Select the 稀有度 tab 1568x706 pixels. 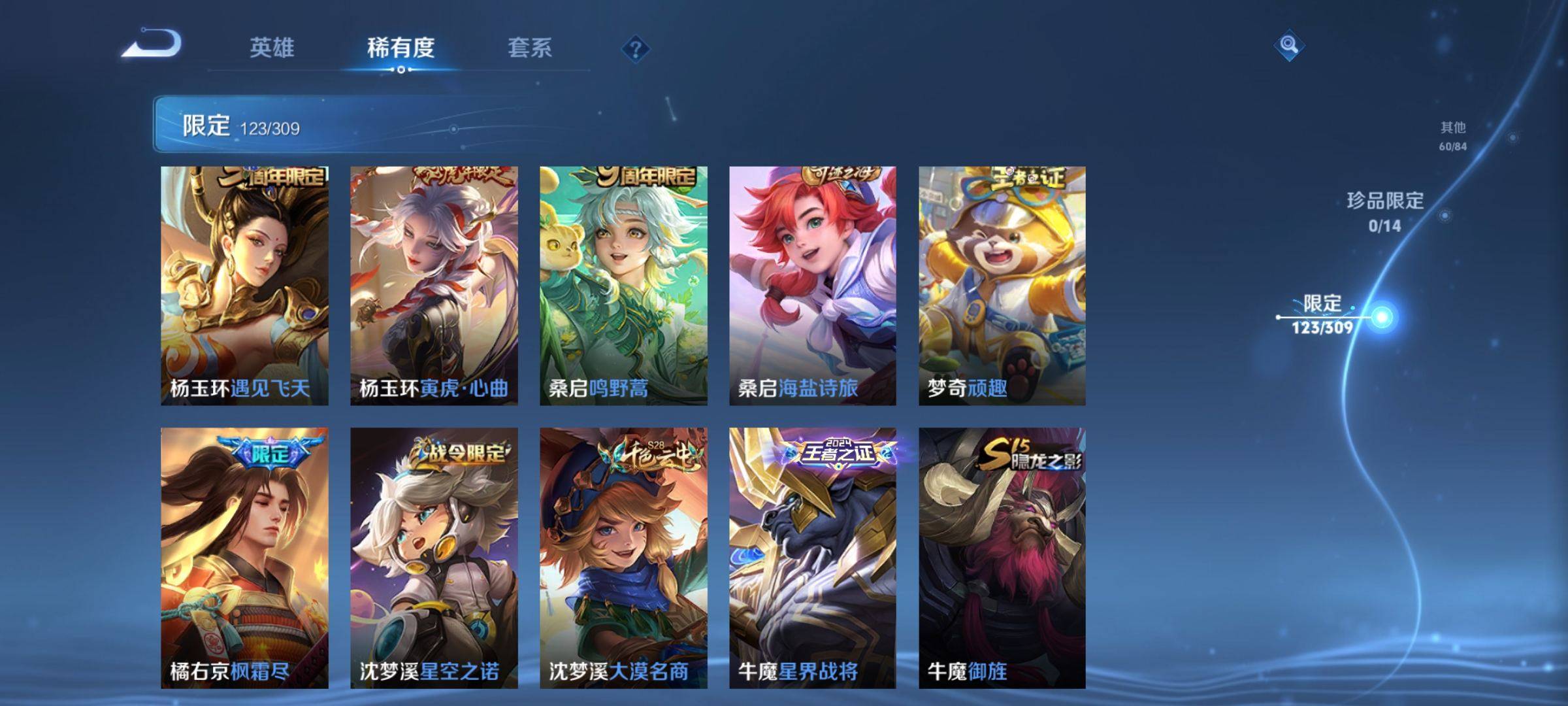tap(400, 48)
